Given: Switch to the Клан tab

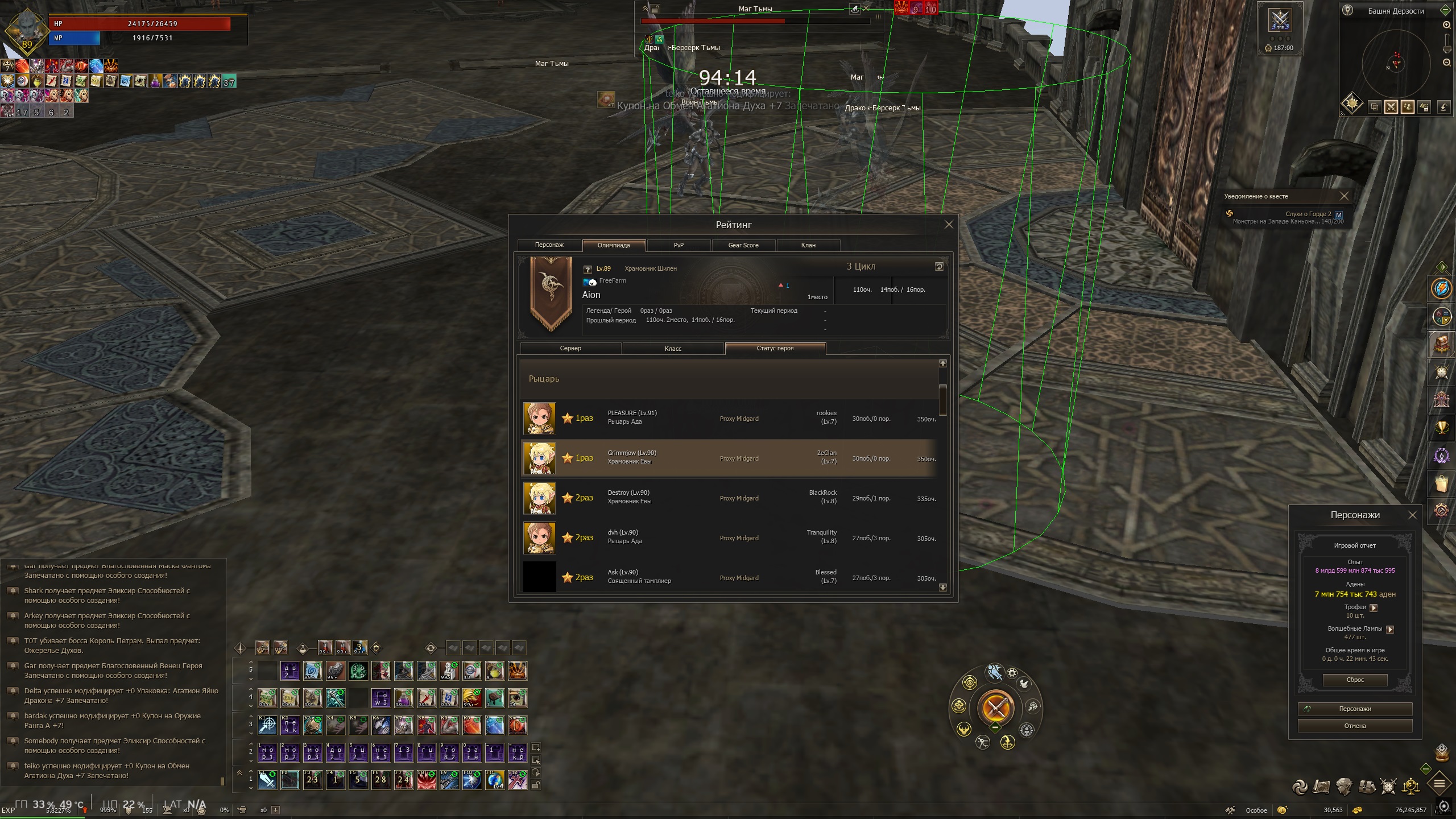Looking at the screenshot, I should click(808, 245).
